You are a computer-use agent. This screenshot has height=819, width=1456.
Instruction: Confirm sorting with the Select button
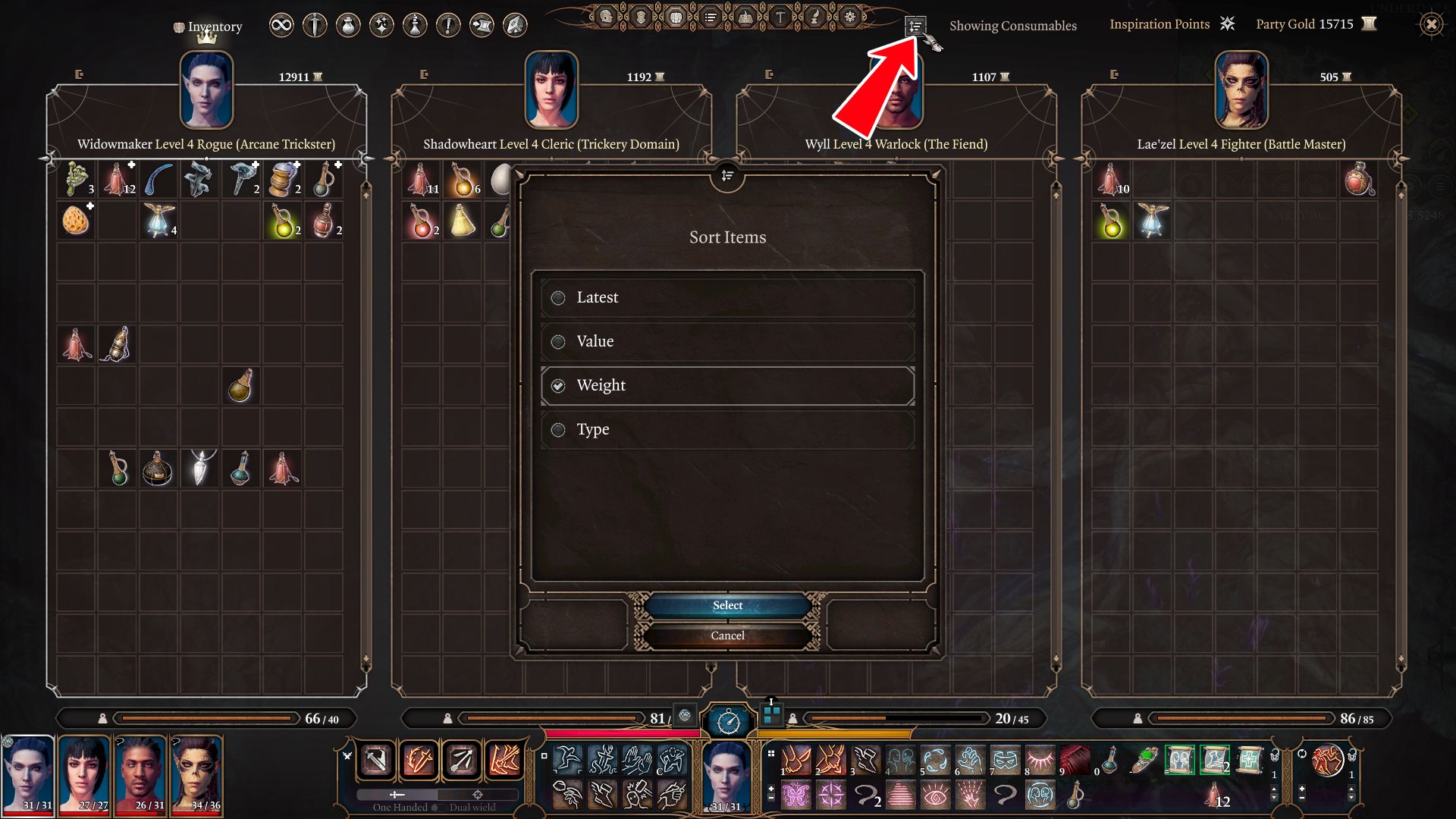726,604
